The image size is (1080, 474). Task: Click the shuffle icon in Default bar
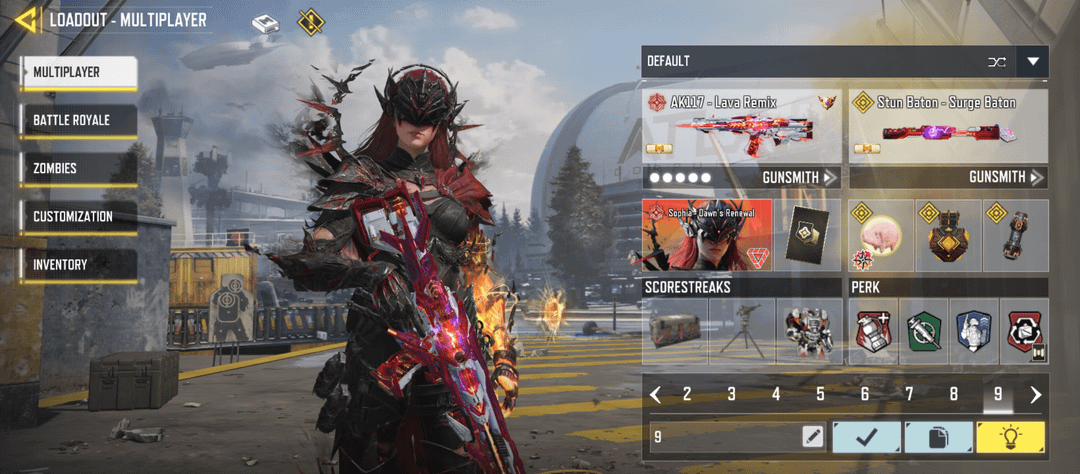point(996,62)
